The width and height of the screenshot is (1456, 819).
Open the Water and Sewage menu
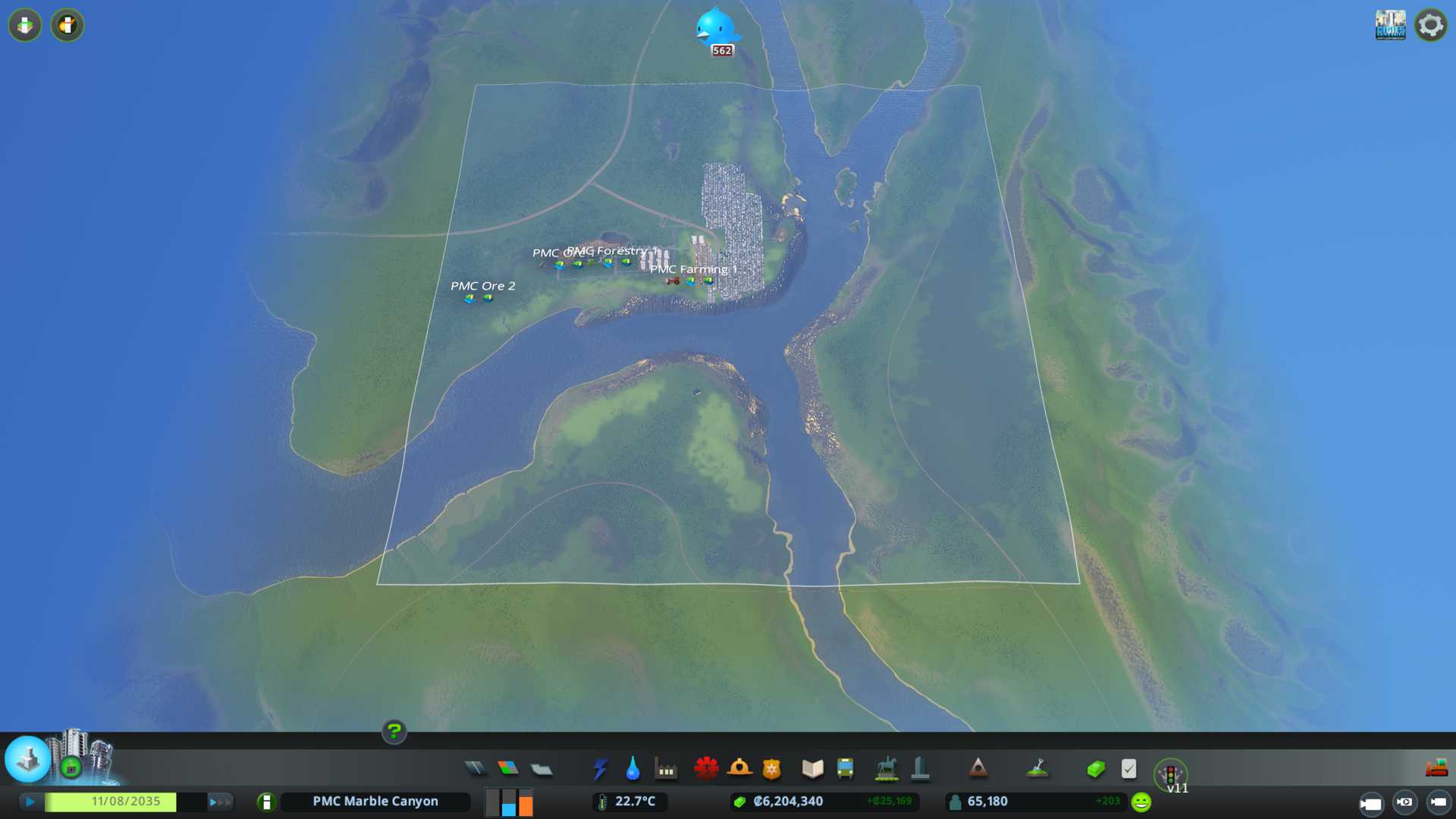(x=632, y=769)
